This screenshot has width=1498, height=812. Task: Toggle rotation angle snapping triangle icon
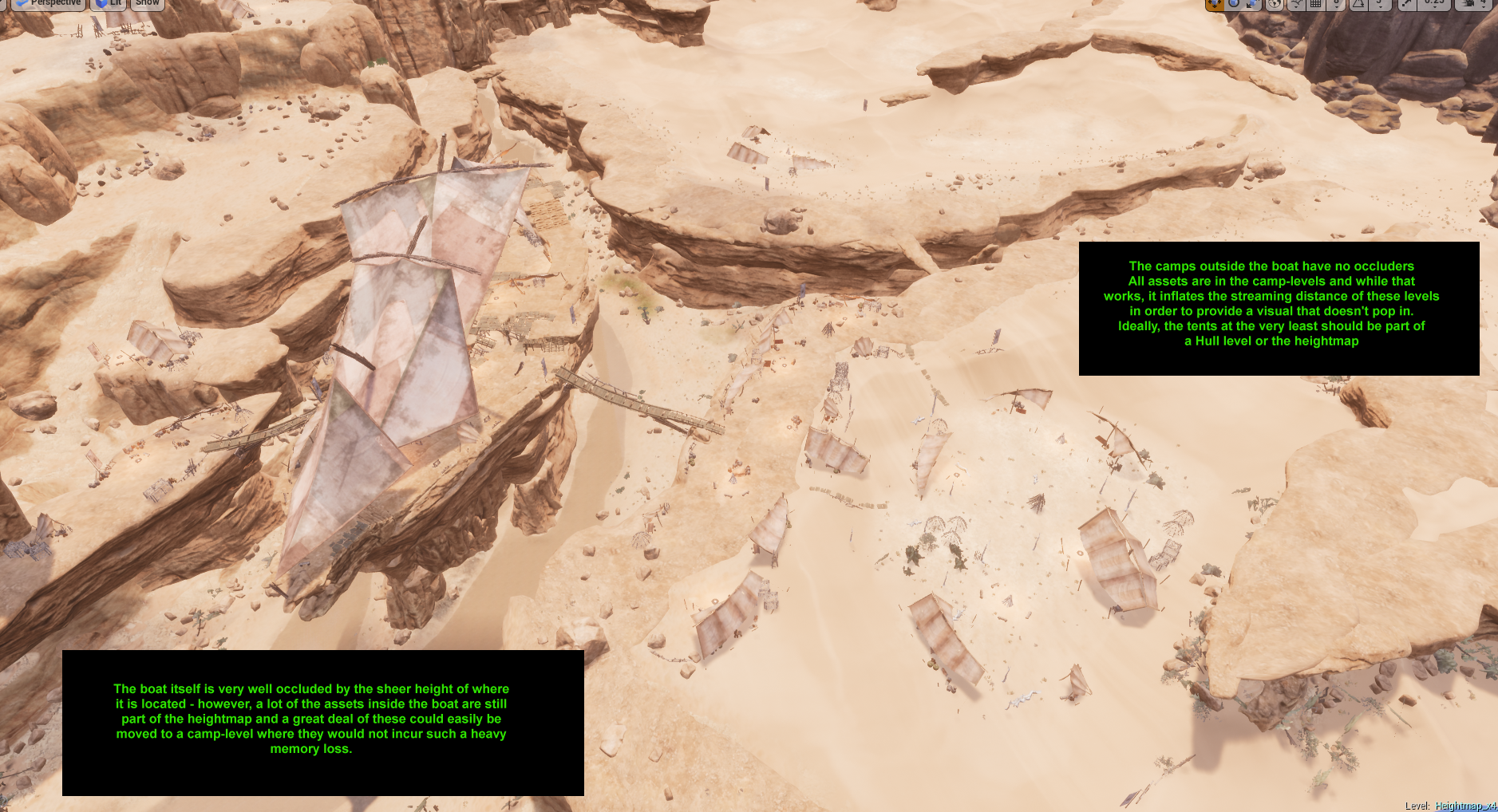click(x=1358, y=4)
